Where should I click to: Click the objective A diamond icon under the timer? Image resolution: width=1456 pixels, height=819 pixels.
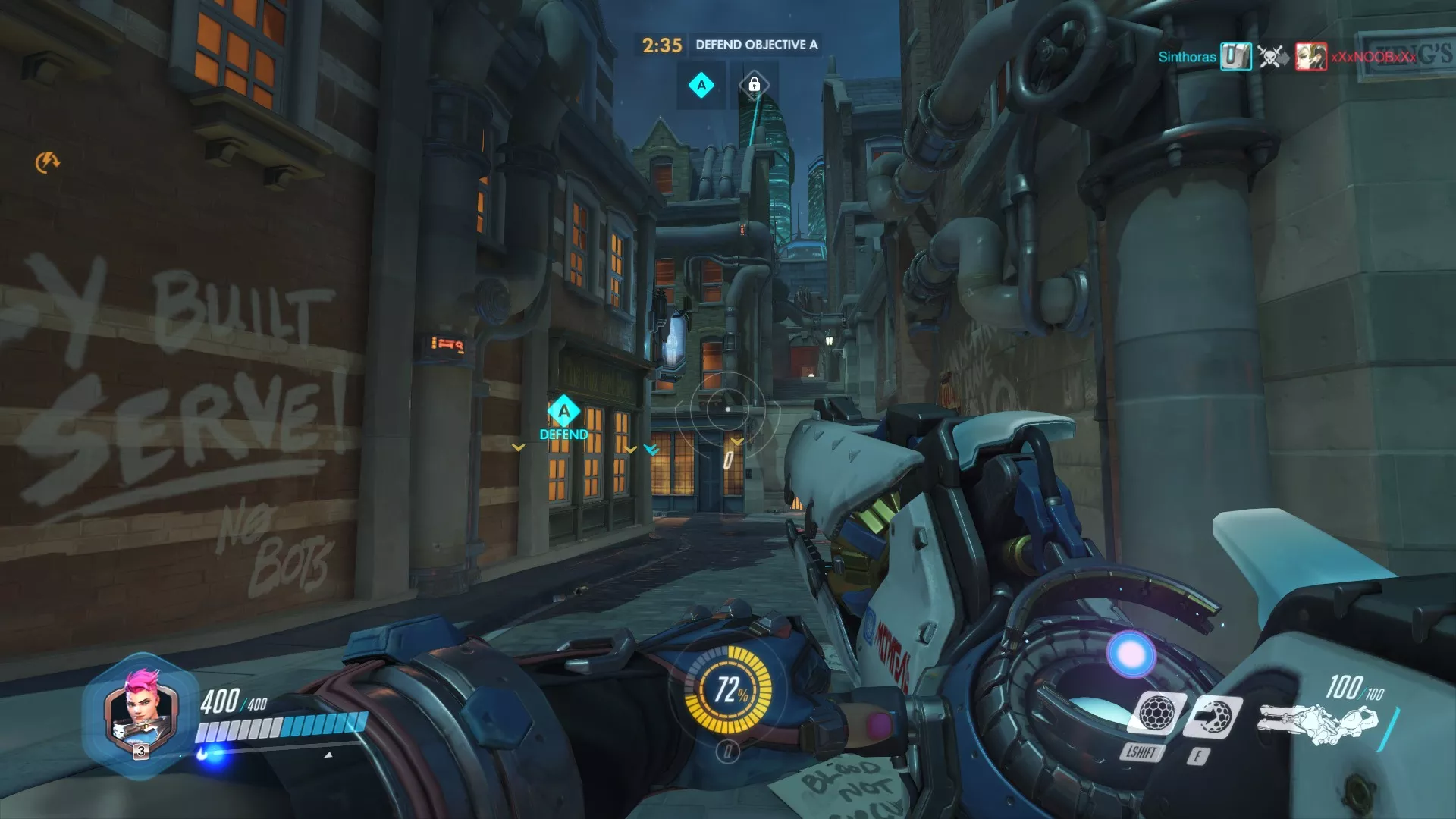700,86
